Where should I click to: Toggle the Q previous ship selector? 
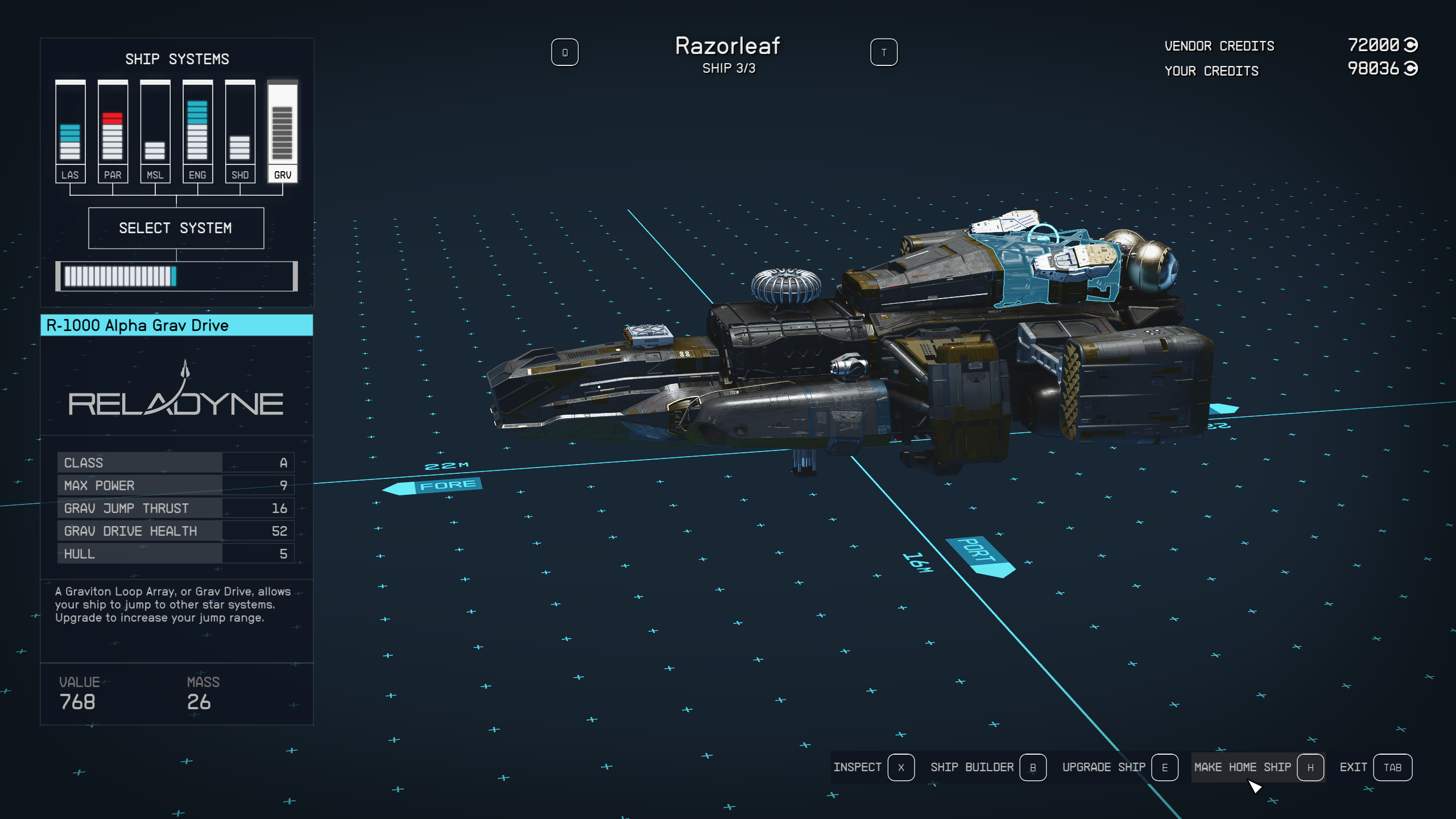[x=565, y=52]
